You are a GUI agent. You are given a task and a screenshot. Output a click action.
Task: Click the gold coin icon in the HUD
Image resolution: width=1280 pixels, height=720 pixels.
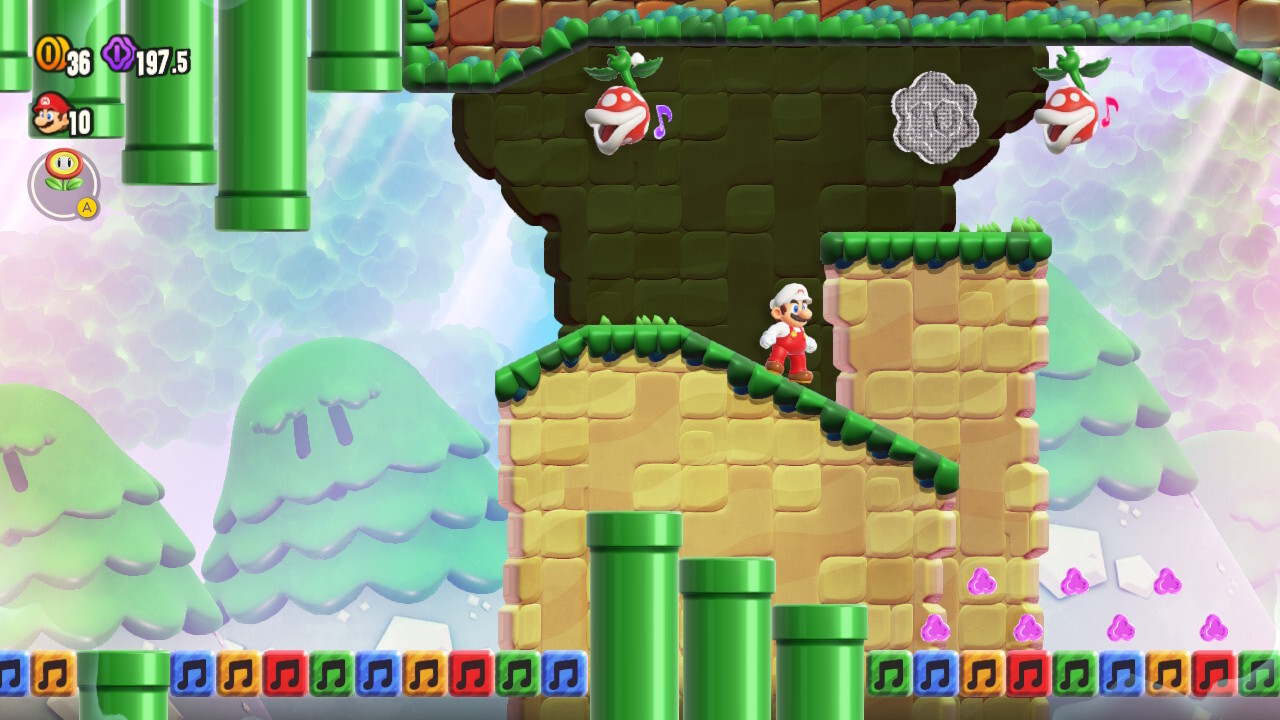click(x=52, y=56)
